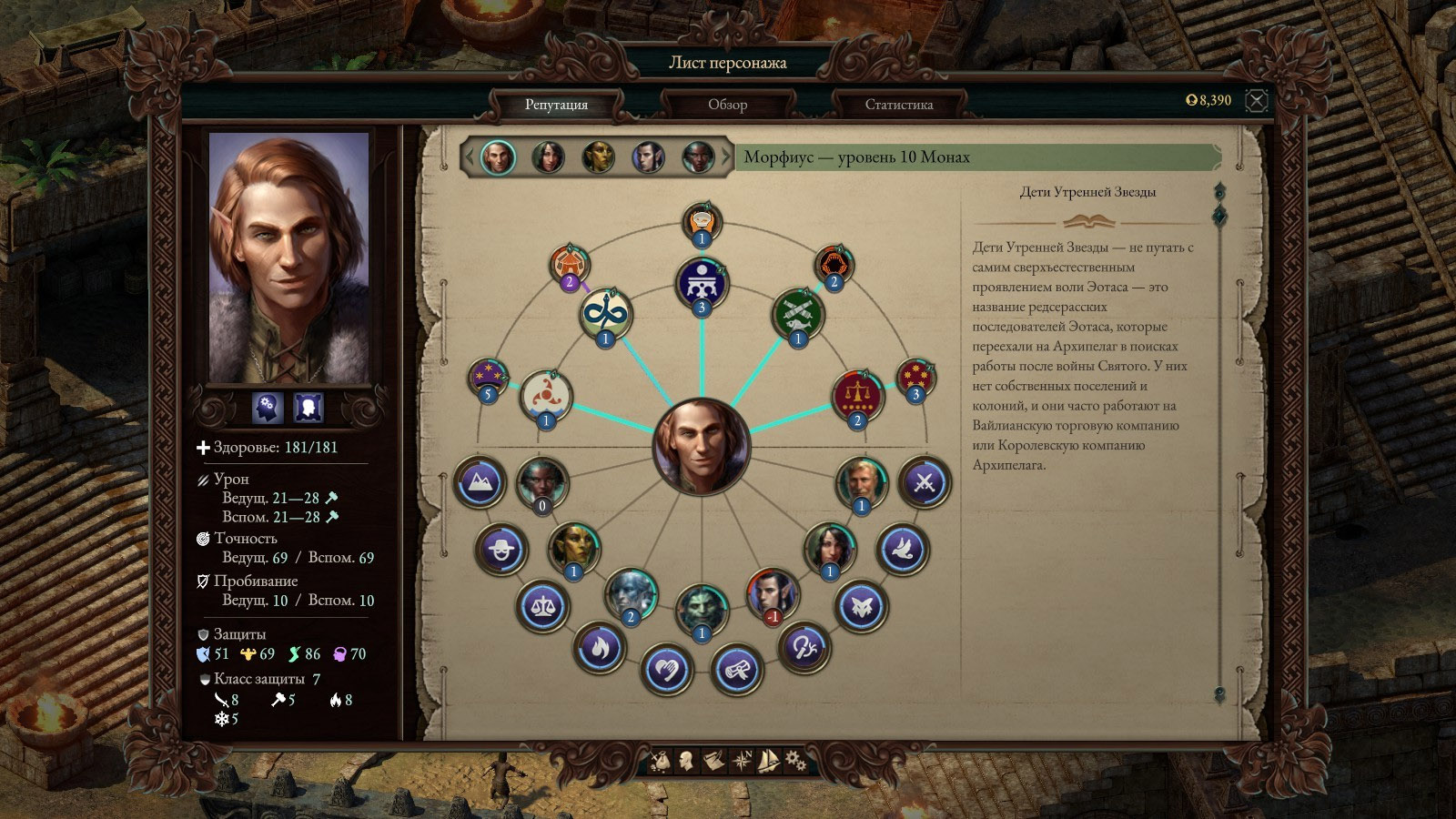Click the right arrow of the party selector bar
Screen dimensions: 1456x819
click(x=726, y=157)
